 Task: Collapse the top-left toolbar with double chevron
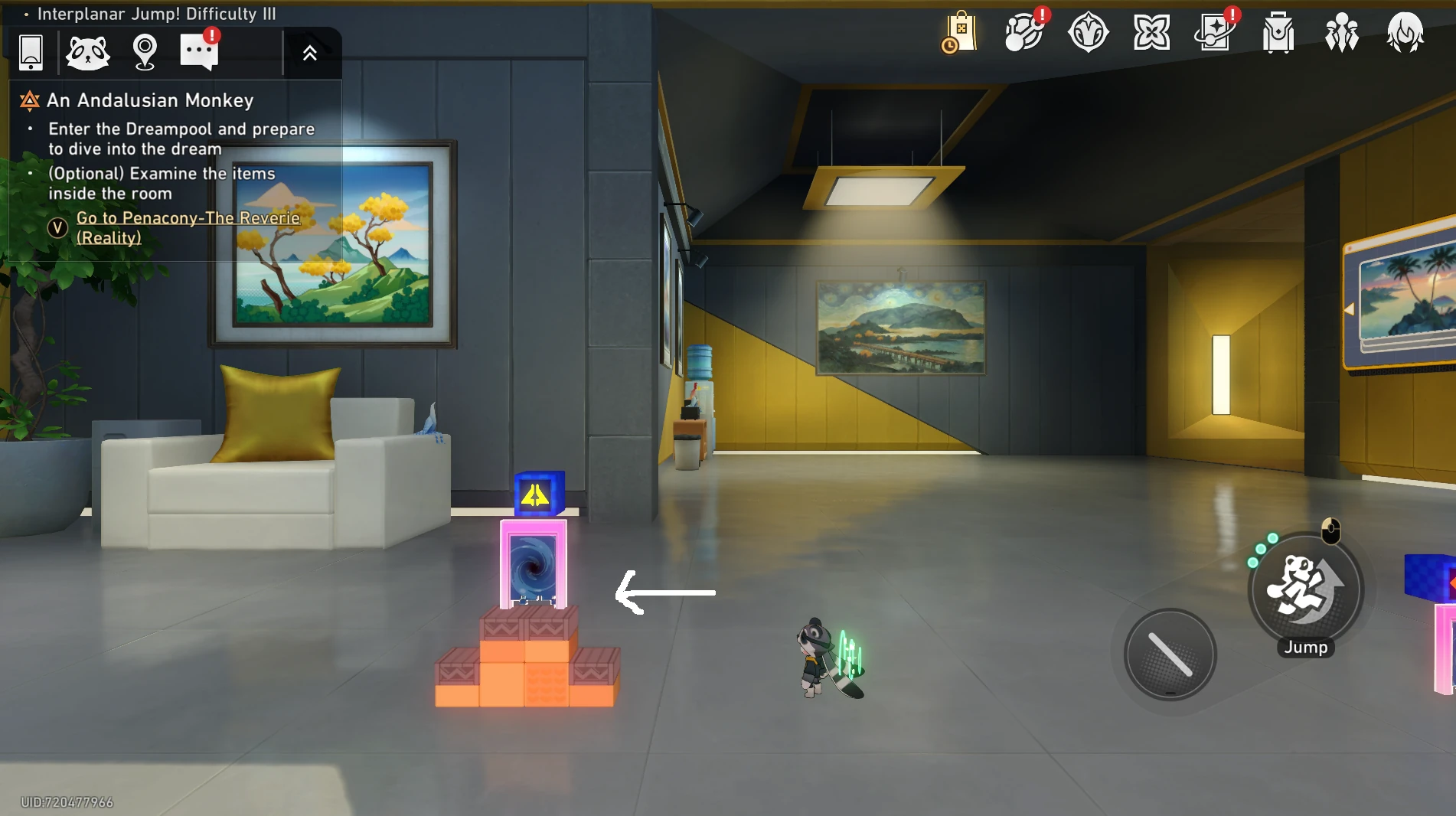click(309, 53)
